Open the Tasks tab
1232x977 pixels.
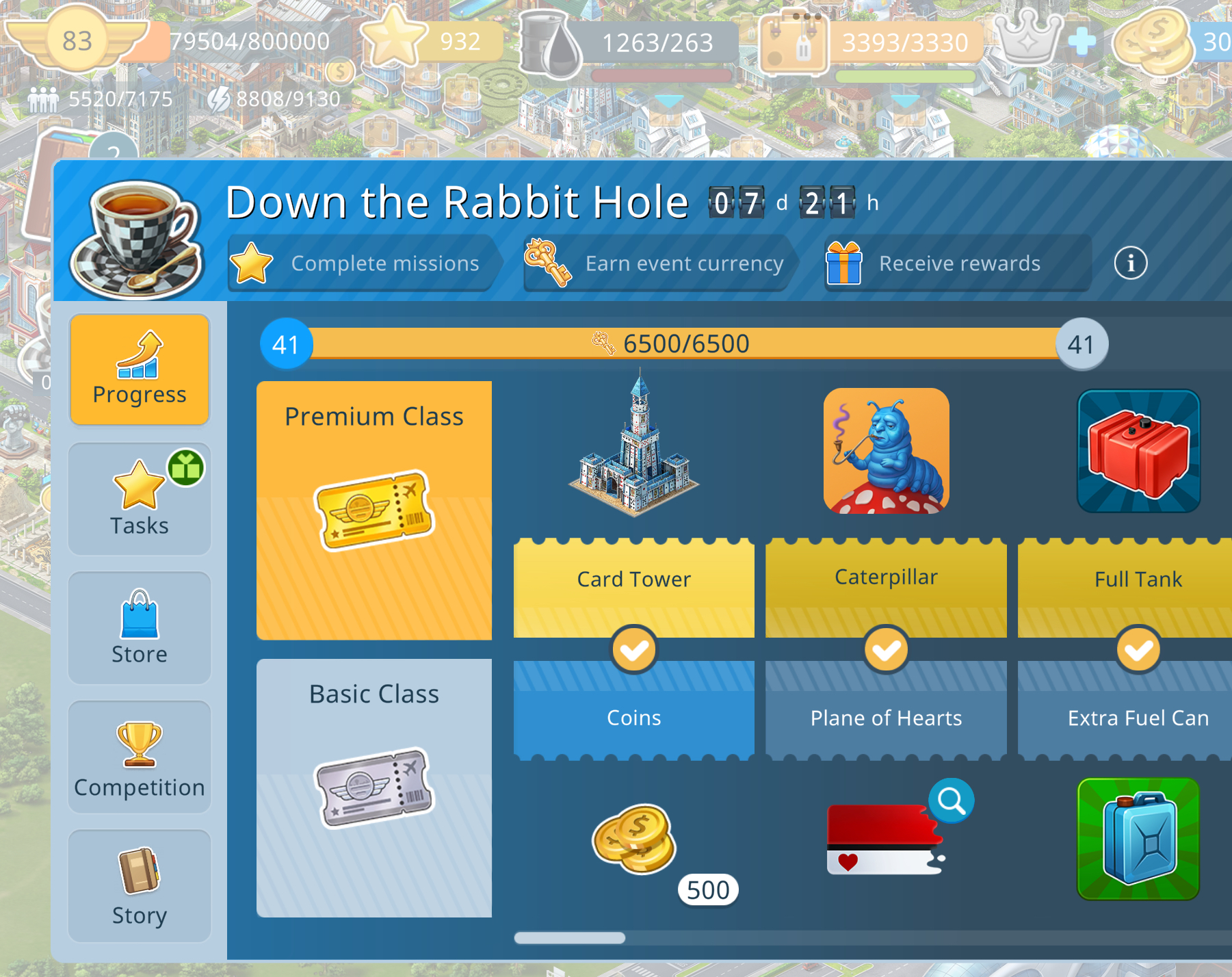140,499
